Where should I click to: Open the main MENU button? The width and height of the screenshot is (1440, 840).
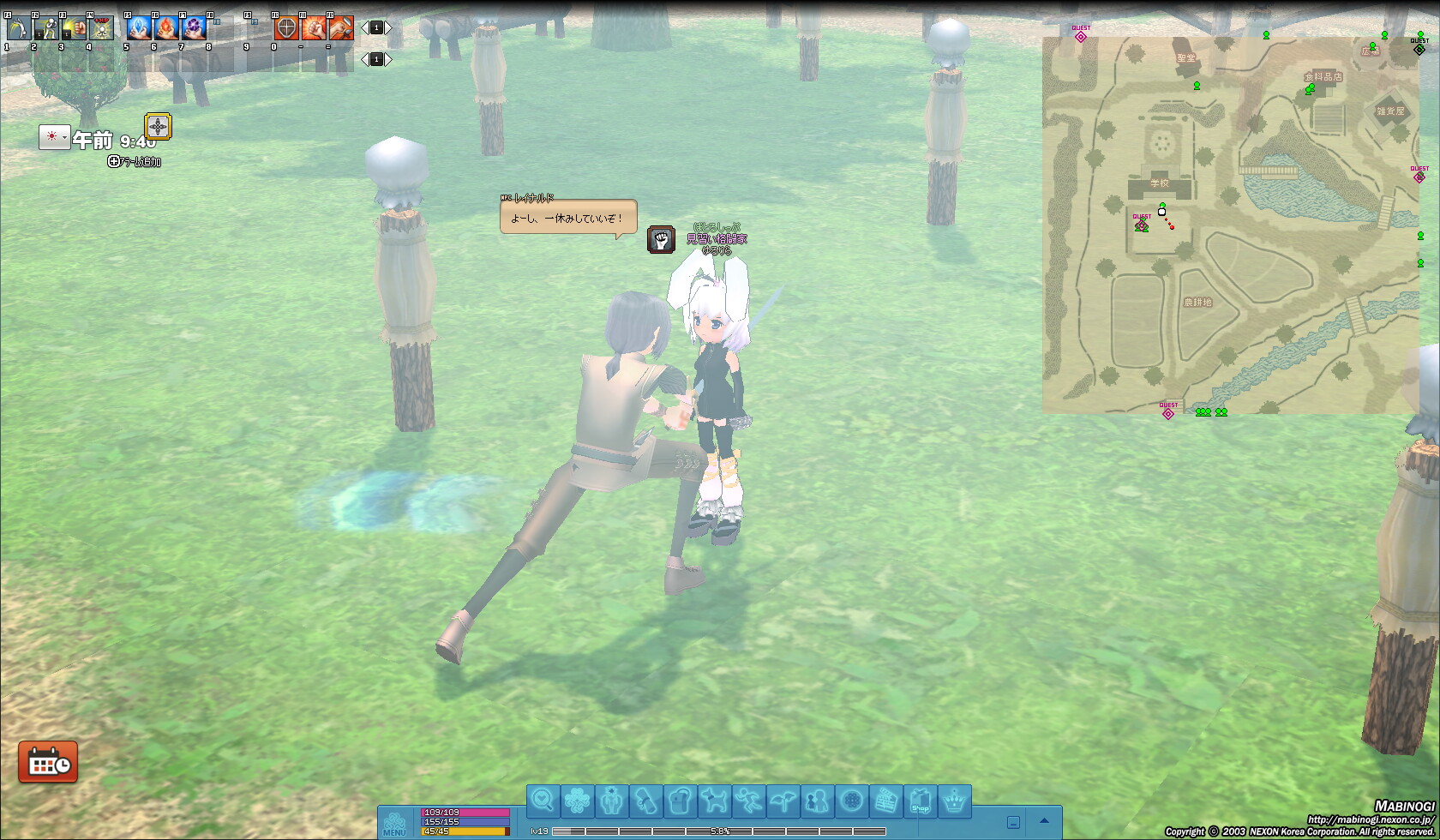tap(394, 823)
